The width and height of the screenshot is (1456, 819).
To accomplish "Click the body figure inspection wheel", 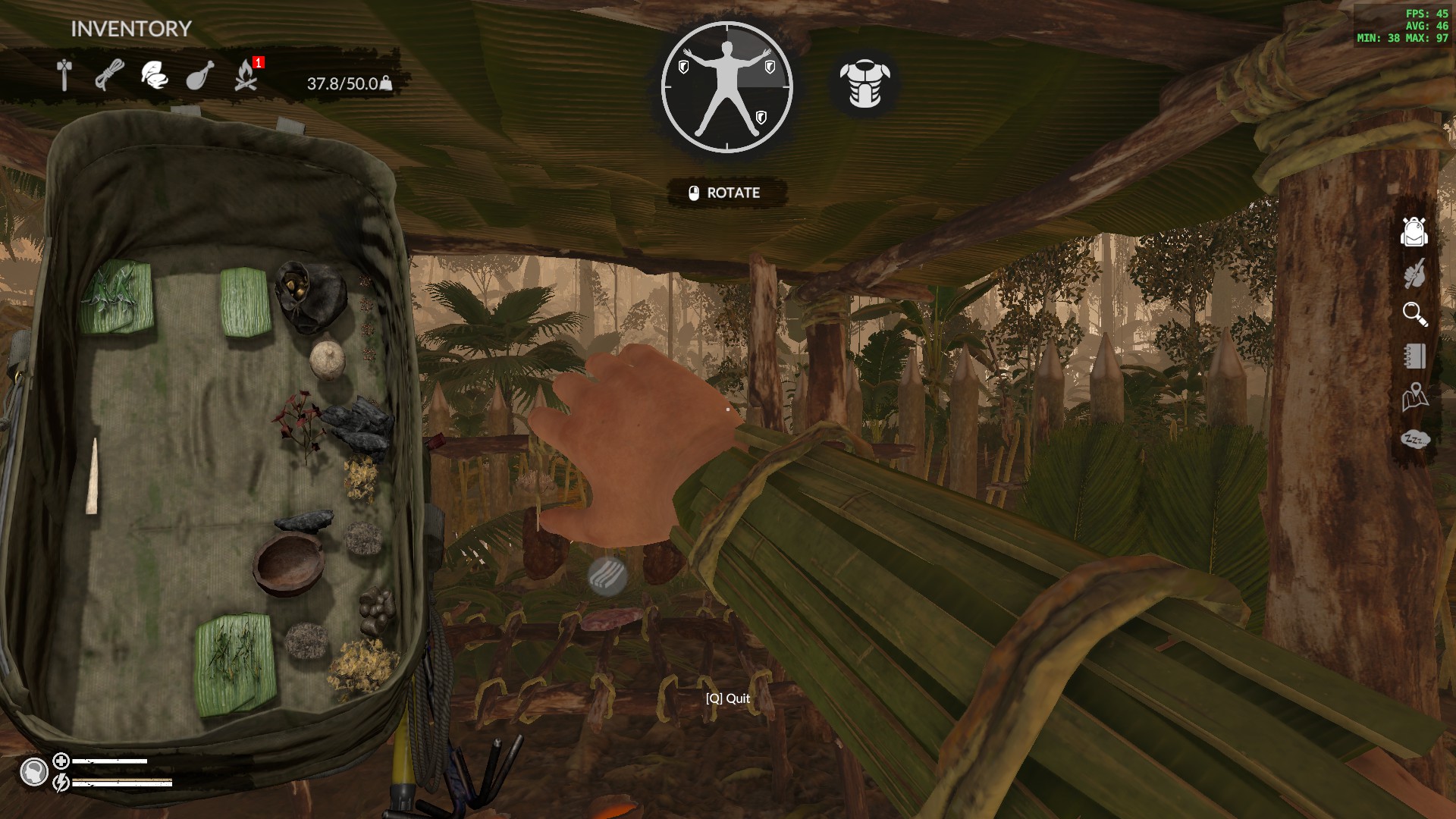I will (x=726, y=87).
